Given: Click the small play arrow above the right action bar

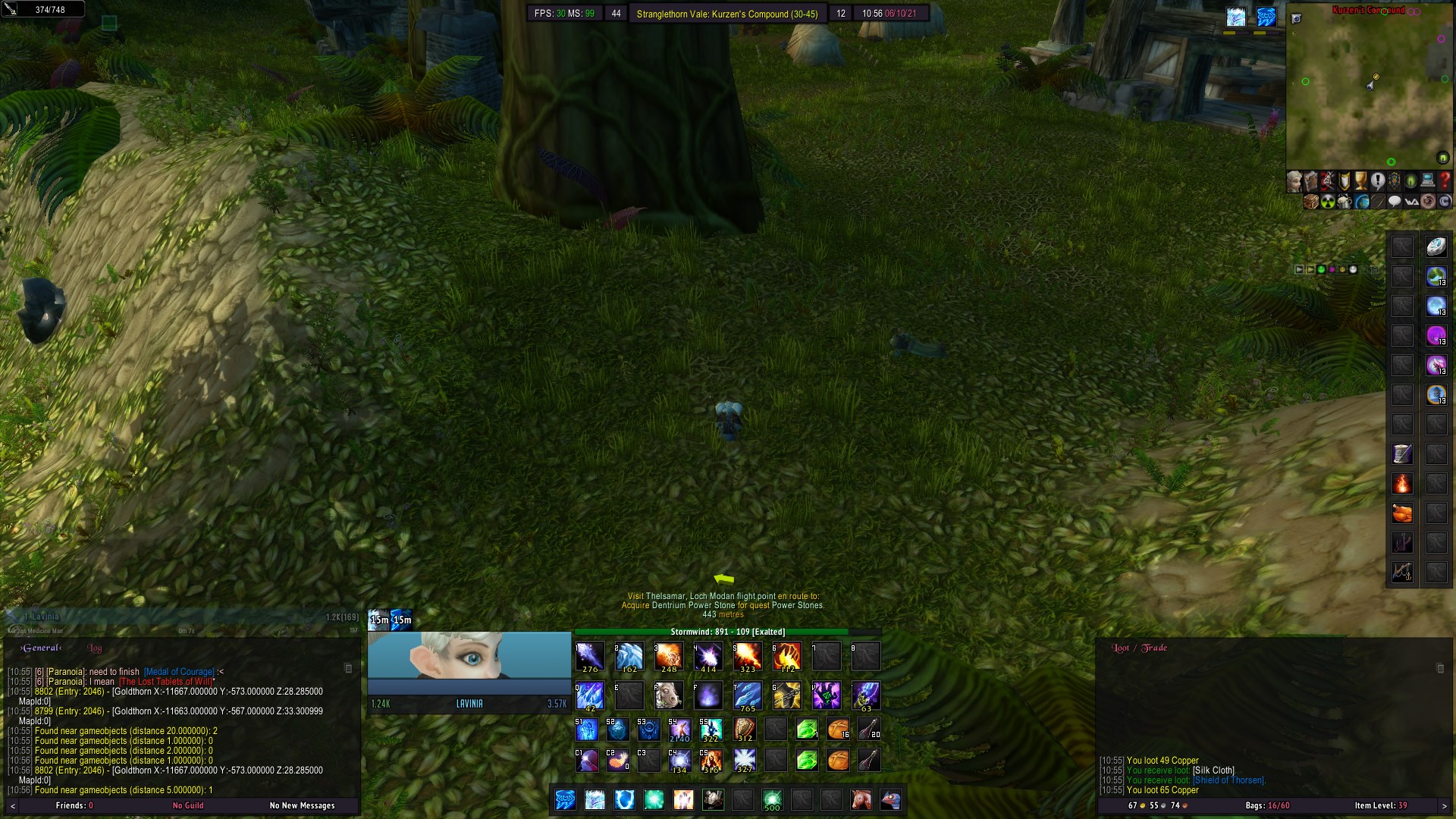Looking at the screenshot, I should pyautogui.click(x=1300, y=269).
